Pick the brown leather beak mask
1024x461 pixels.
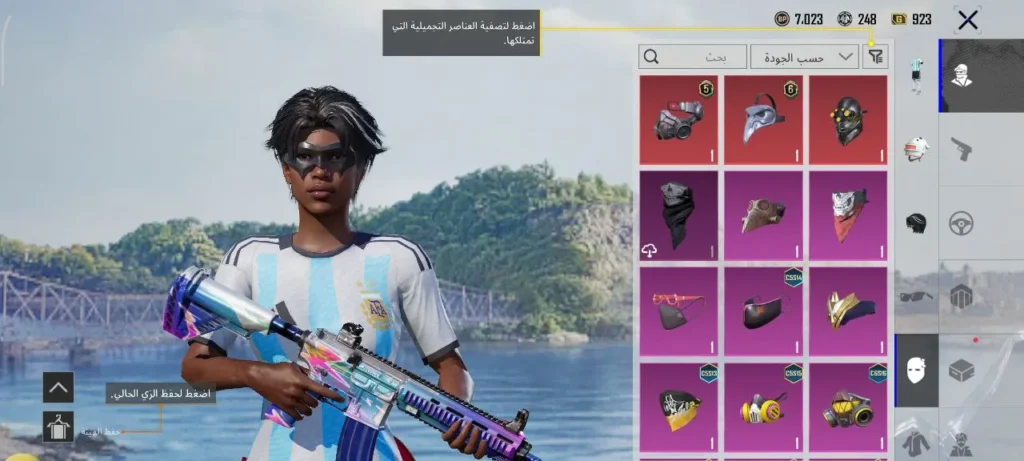[763, 215]
